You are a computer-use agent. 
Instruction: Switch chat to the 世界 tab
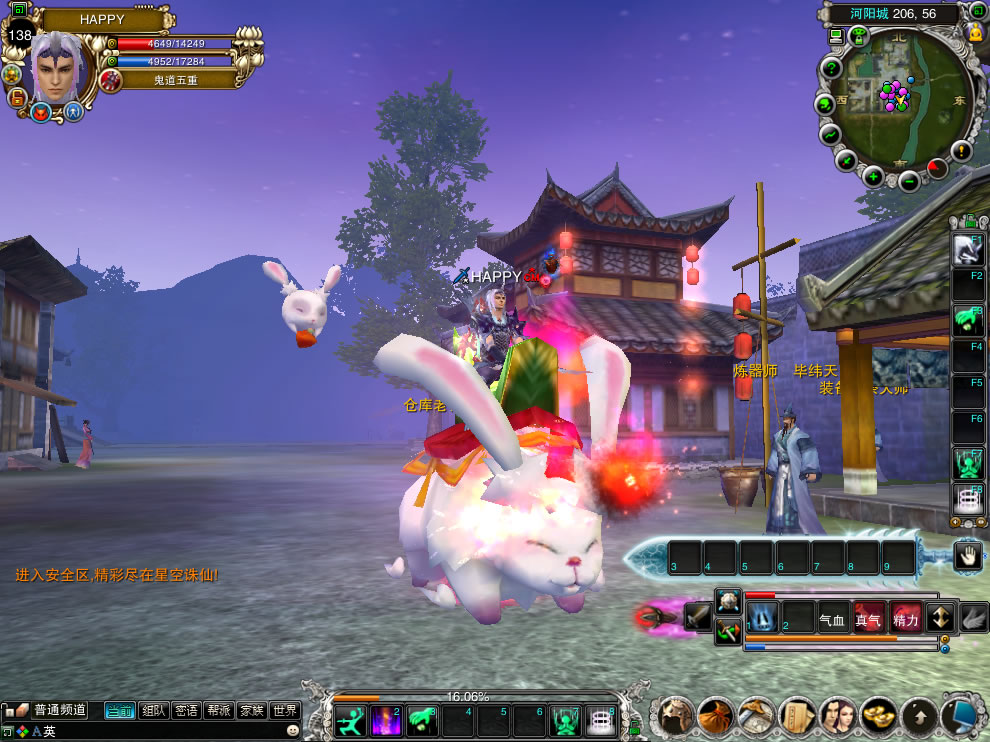click(x=285, y=710)
